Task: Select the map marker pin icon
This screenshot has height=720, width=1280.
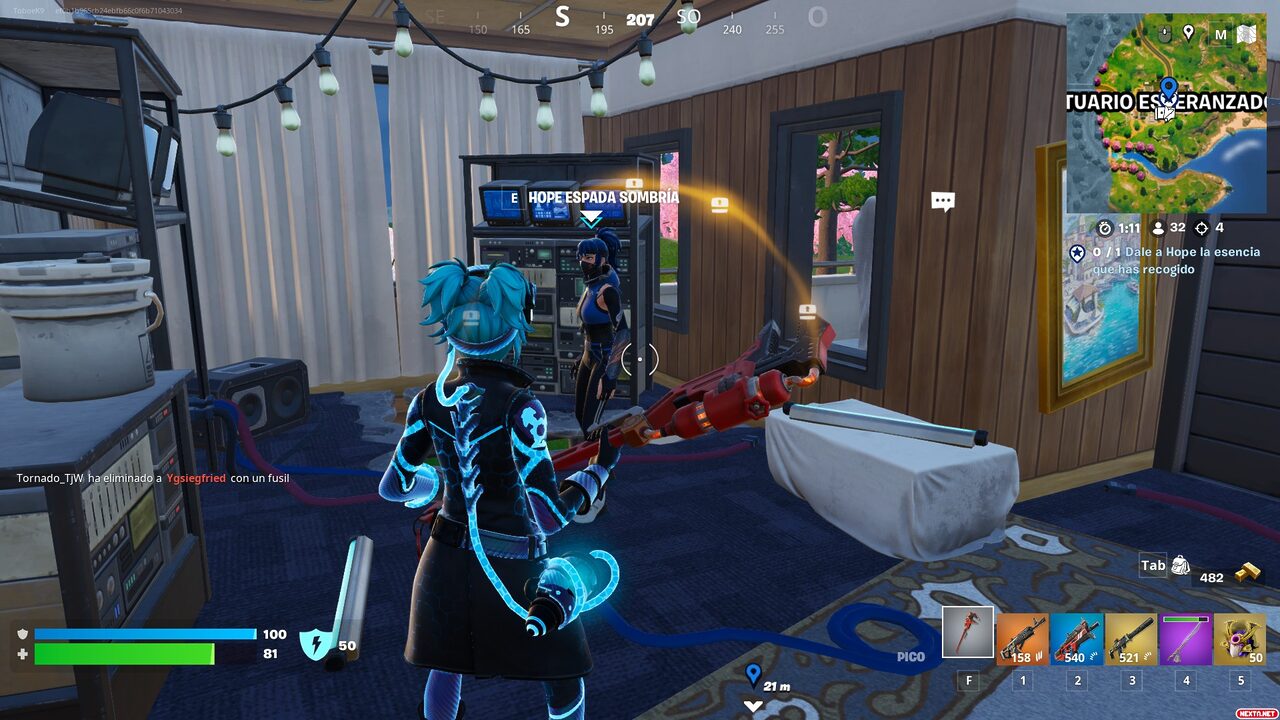Action: [x=1188, y=33]
